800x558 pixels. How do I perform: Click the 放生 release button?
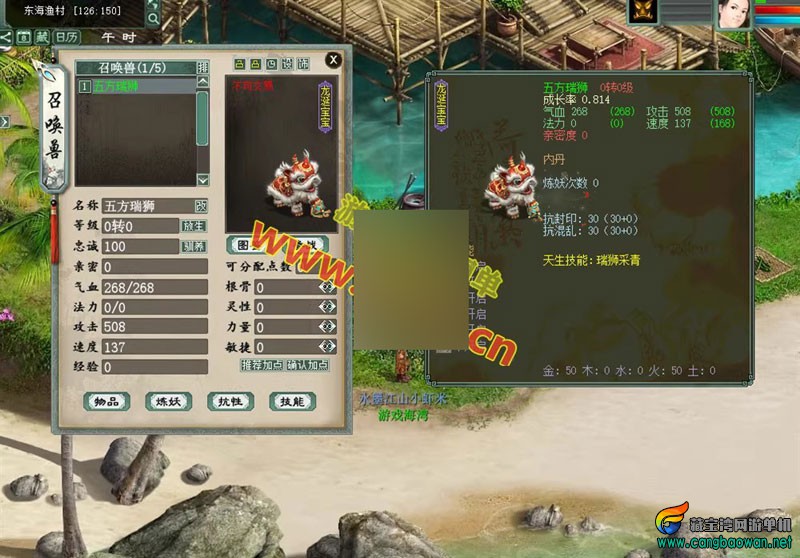pos(193,226)
